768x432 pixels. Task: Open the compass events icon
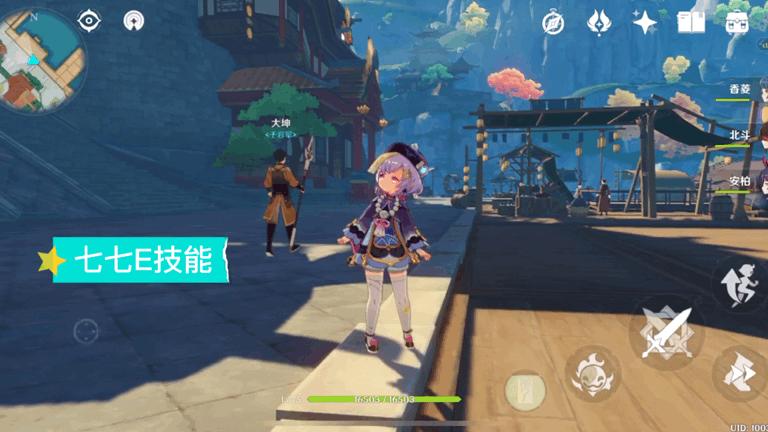point(554,22)
